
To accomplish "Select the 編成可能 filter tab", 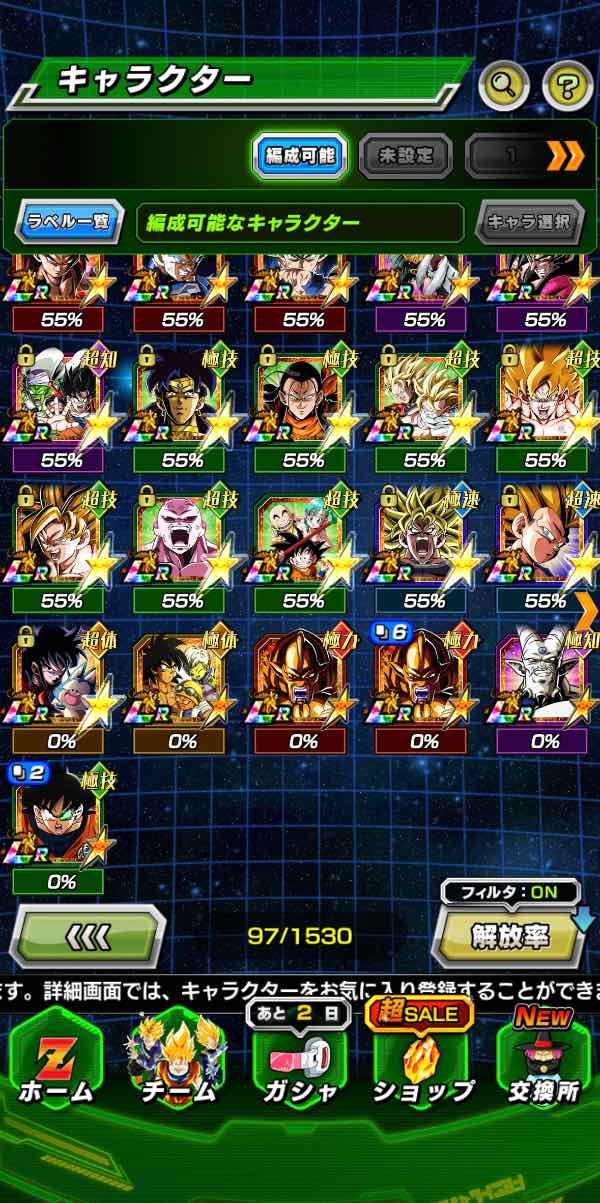I will pyautogui.click(x=300, y=155).
